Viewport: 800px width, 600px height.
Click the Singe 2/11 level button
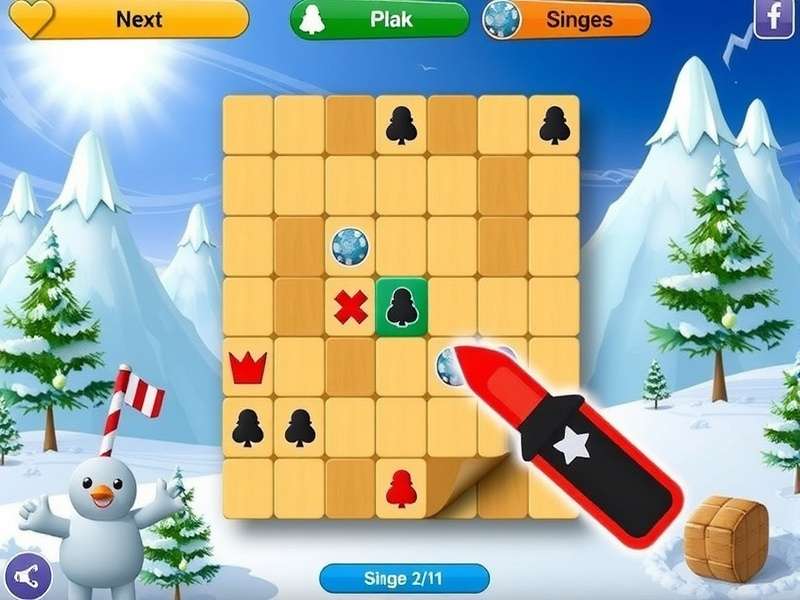(404, 578)
